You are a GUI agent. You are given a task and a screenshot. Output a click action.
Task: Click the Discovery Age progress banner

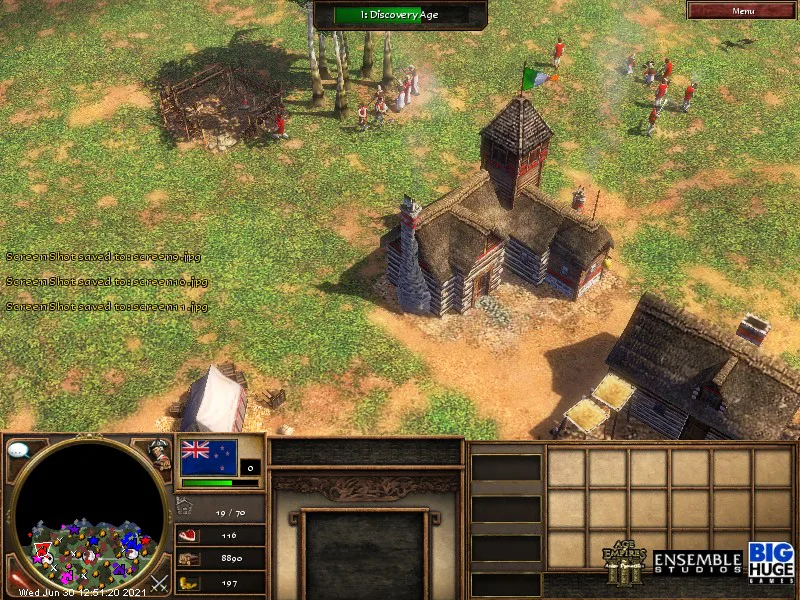tap(400, 14)
